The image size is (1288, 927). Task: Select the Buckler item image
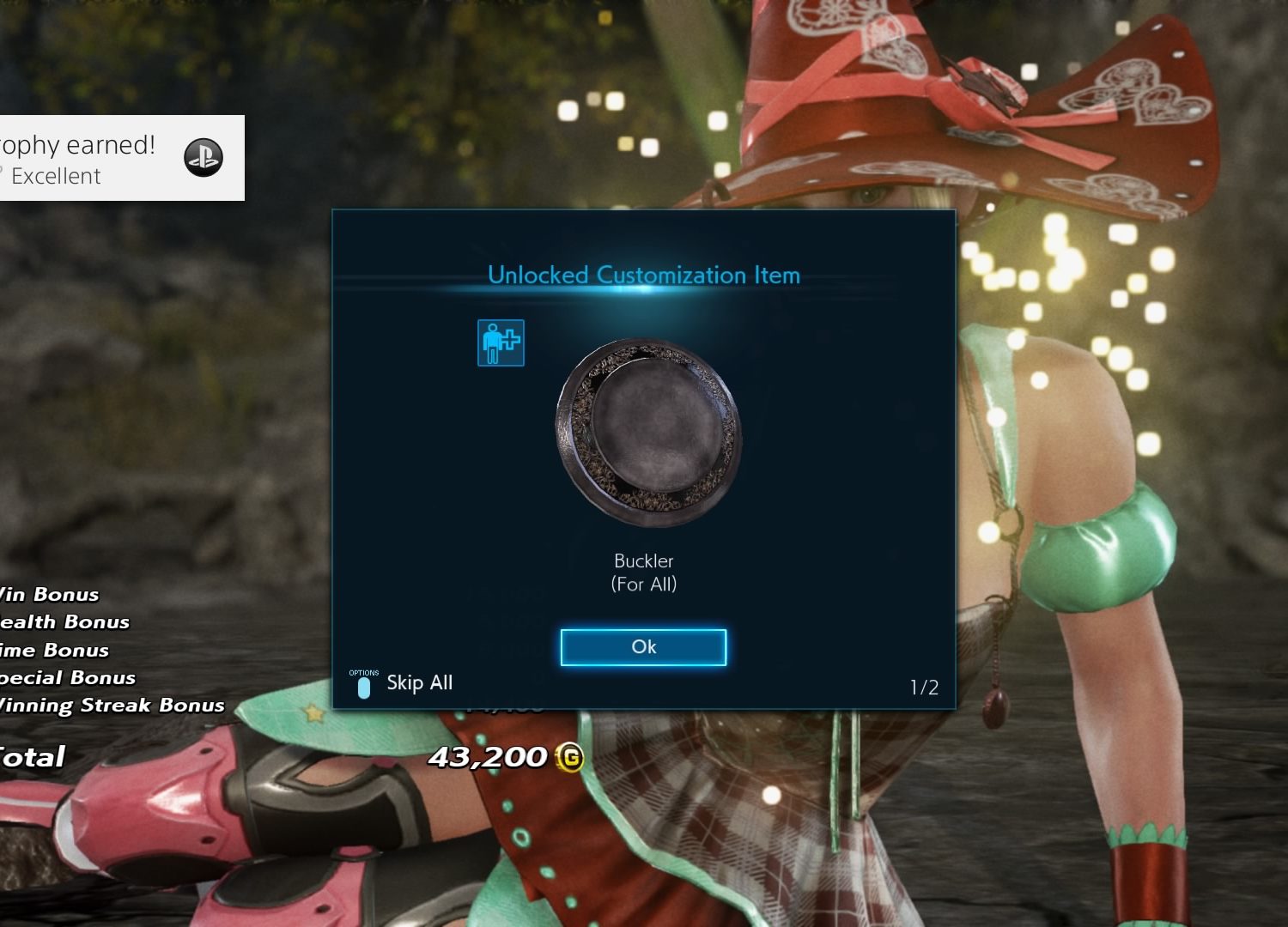click(648, 432)
